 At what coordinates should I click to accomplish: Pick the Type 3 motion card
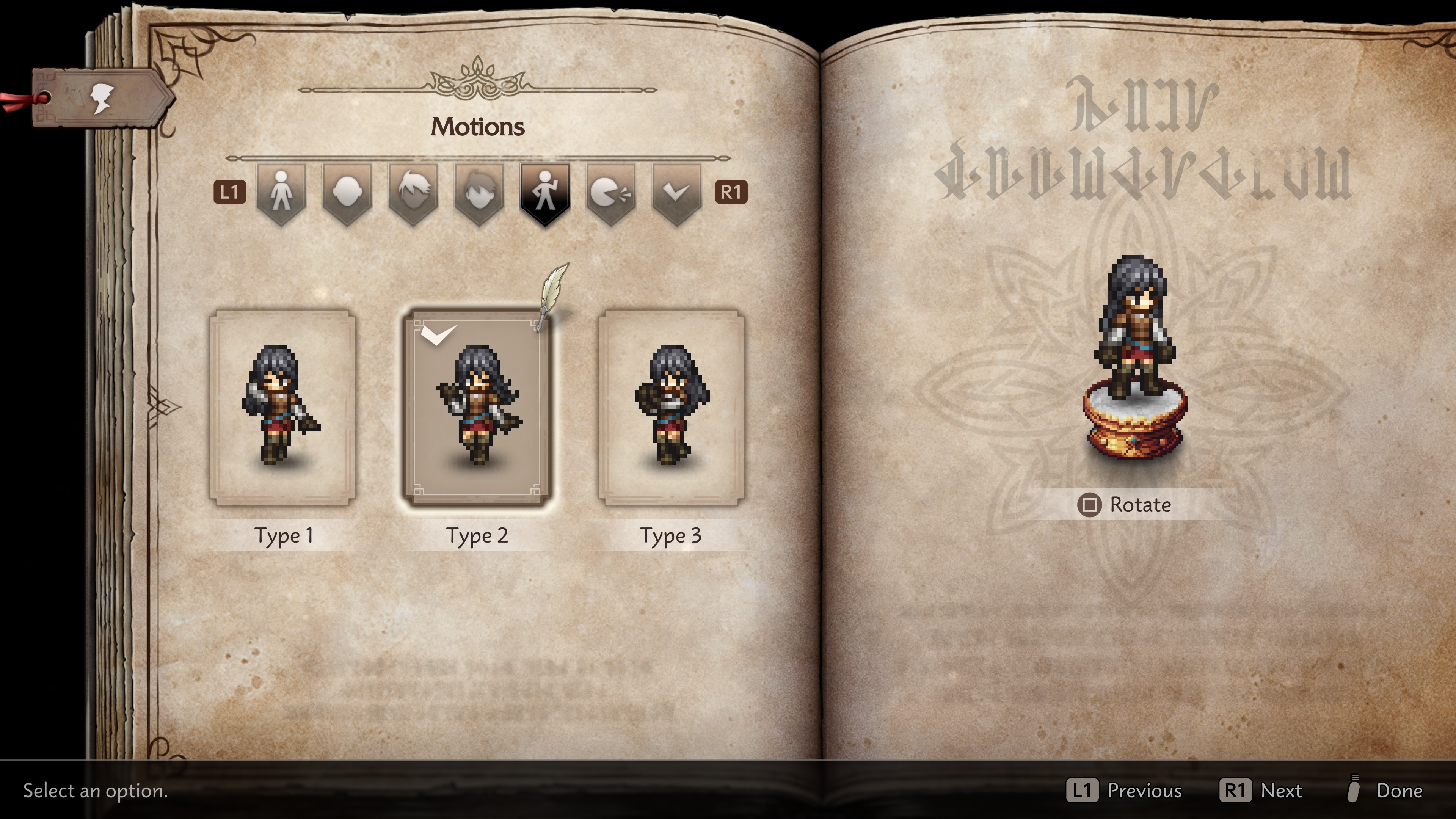[672, 407]
